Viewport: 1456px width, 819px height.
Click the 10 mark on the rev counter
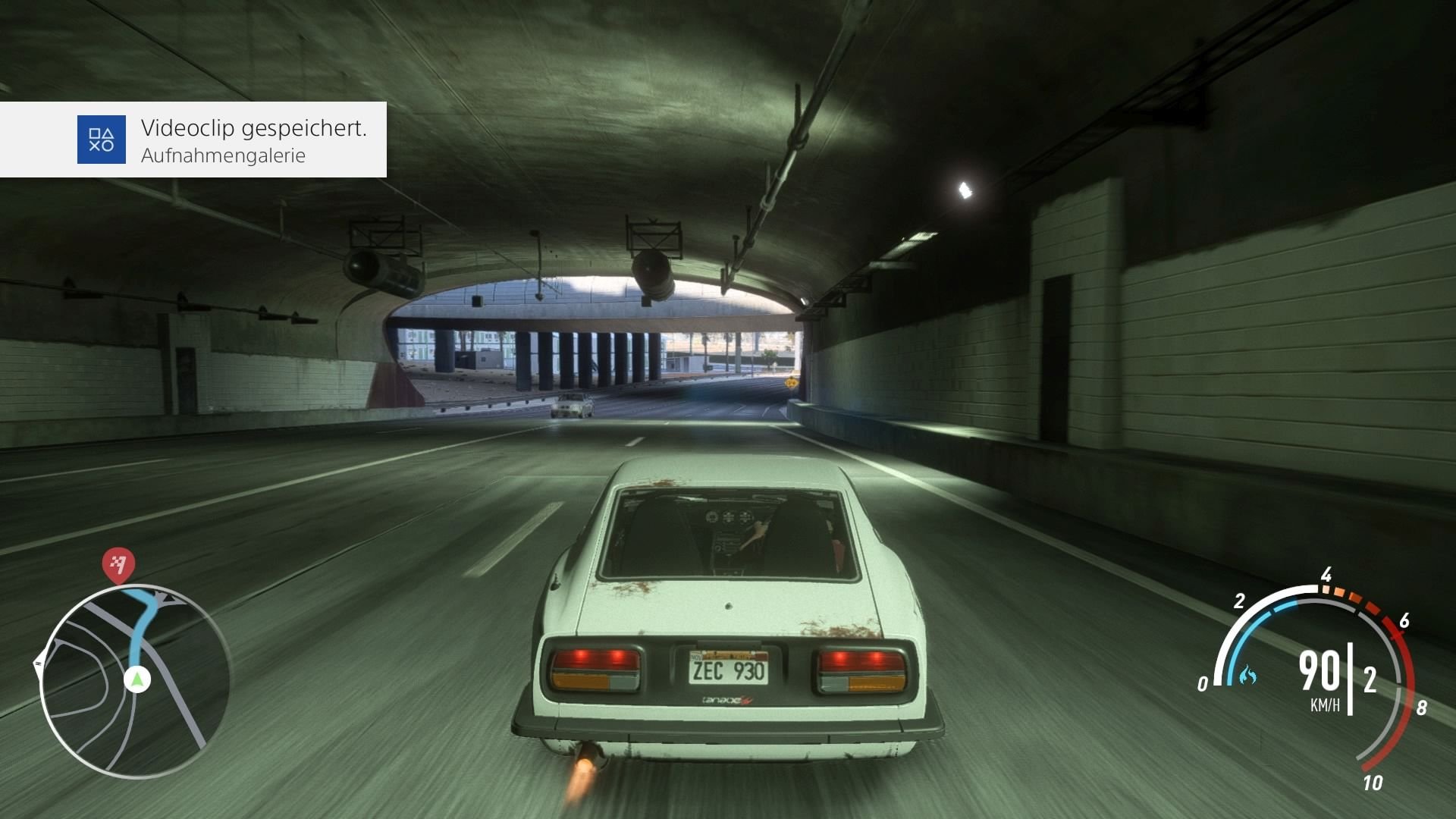point(1373,784)
